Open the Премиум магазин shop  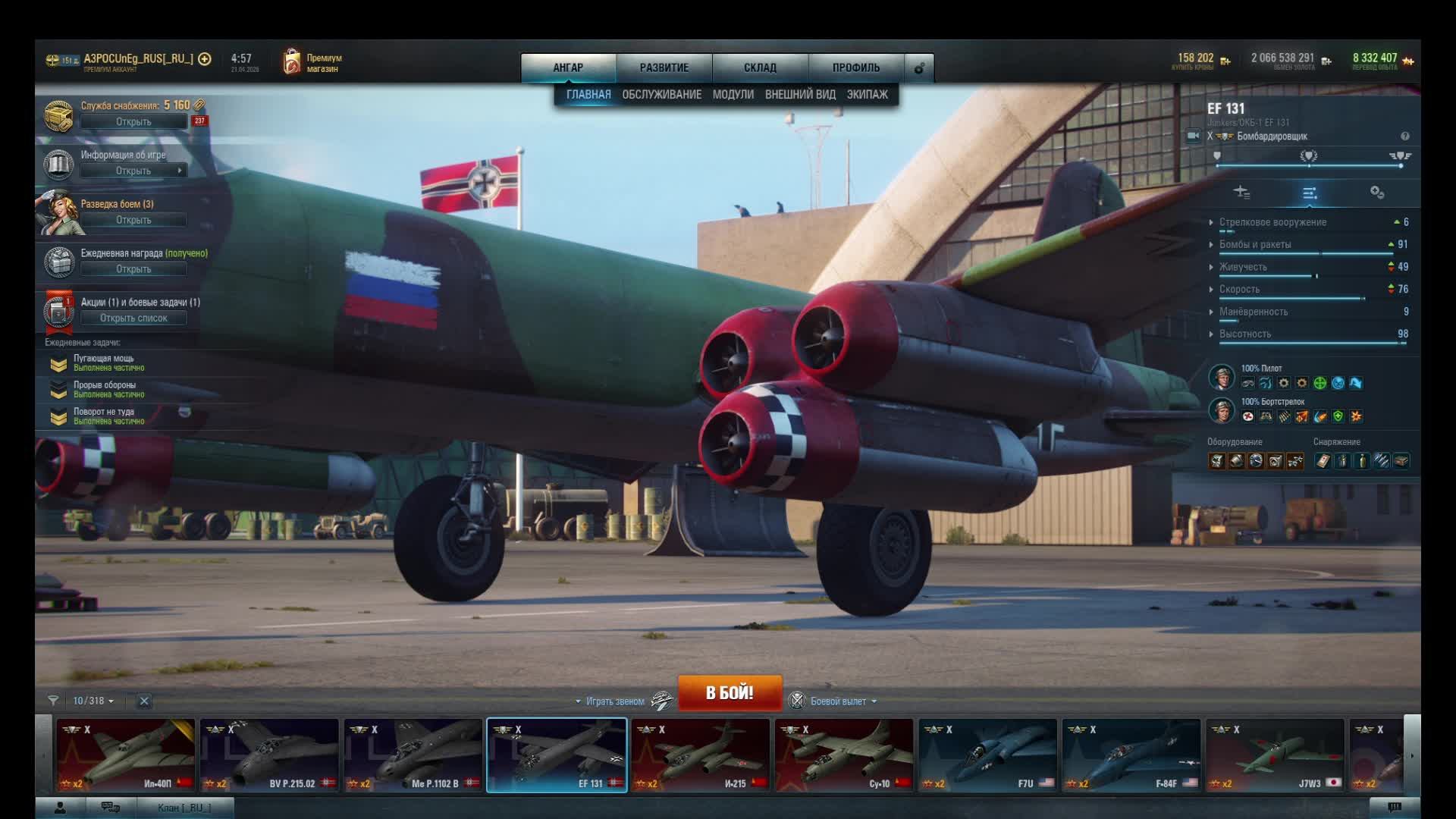[x=312, y=63]
